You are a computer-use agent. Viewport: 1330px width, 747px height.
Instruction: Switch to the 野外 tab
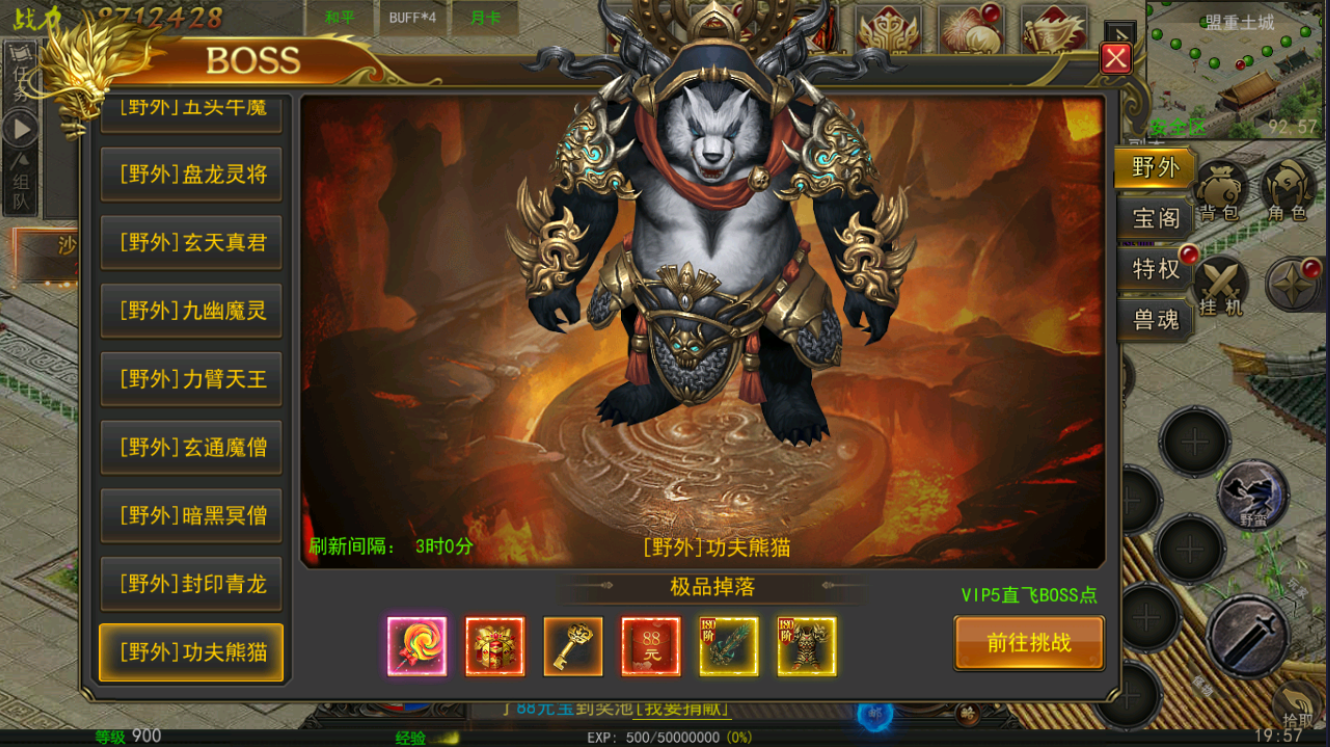(1154, 167)
